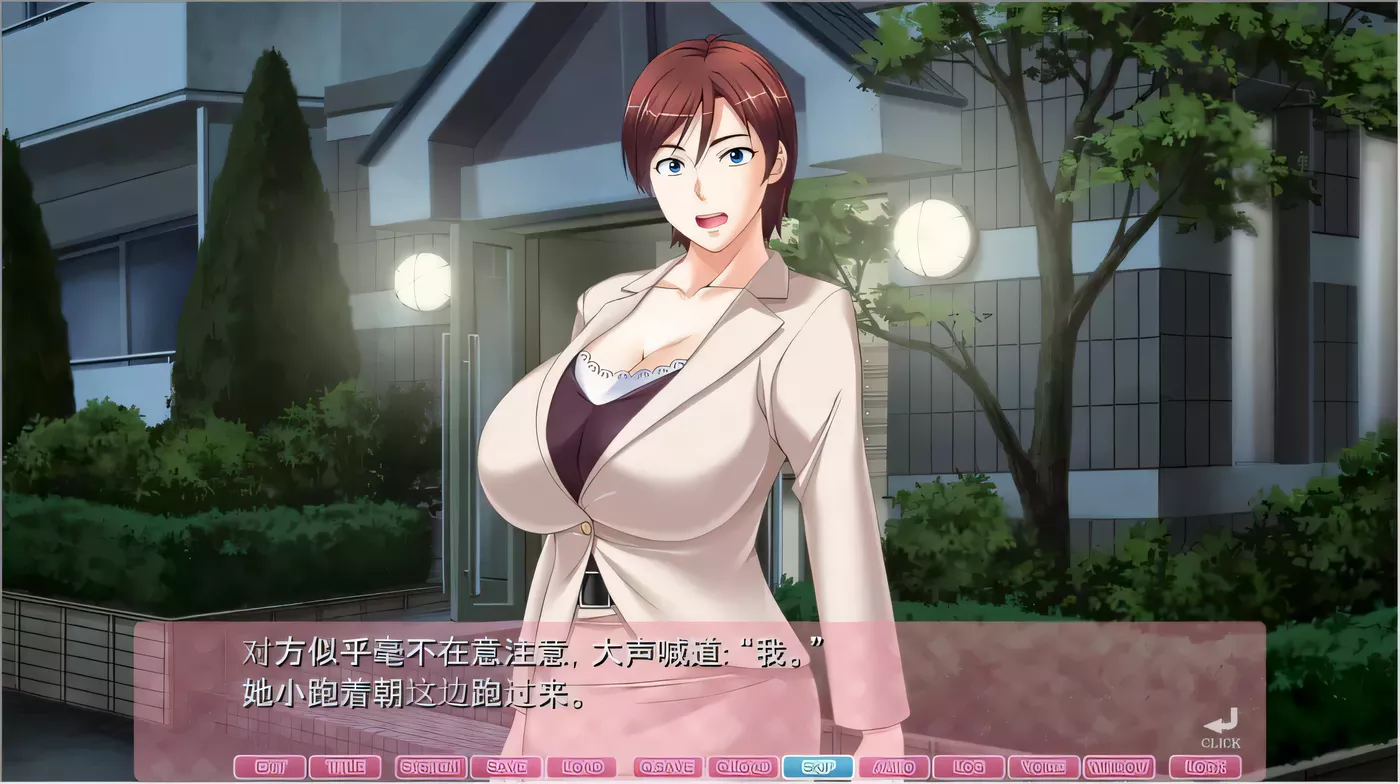This screenshot has height=784, width=1400.
Task: Quick load with the QLOAD button
Action: (745, 766)
